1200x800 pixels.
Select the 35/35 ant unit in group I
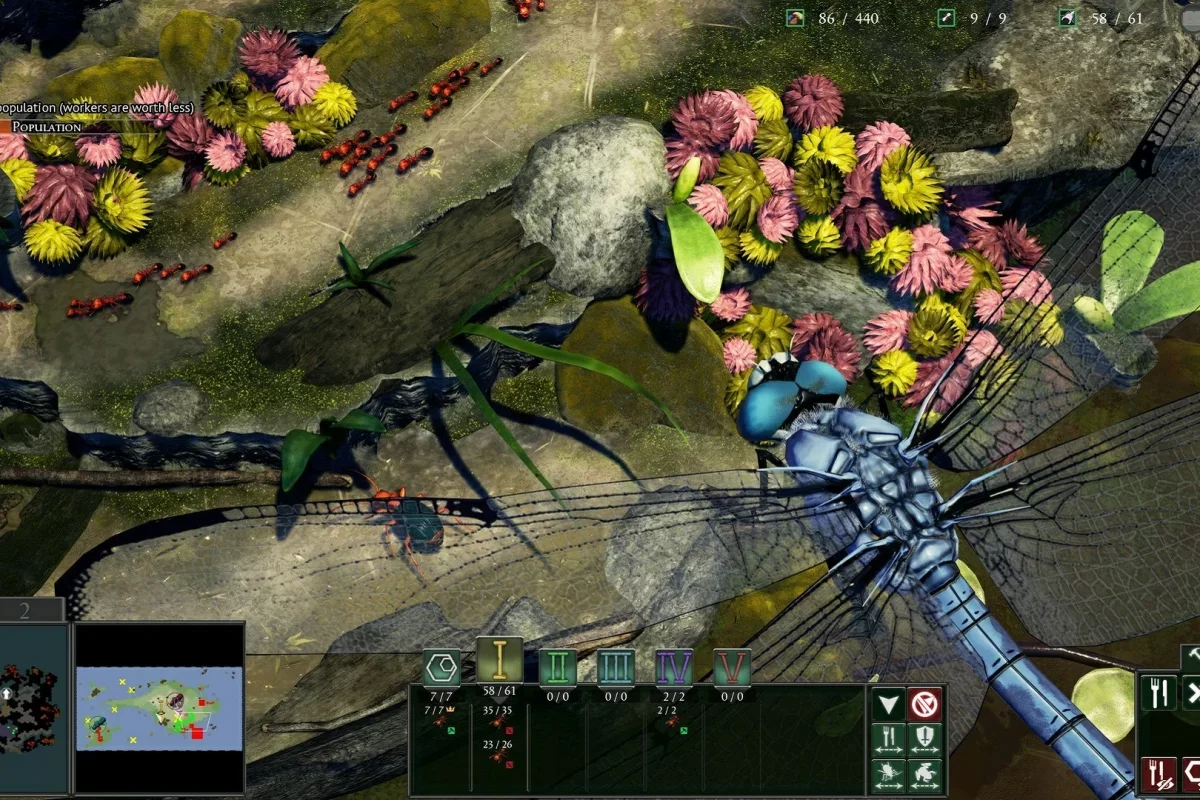(x=498, y=722)
